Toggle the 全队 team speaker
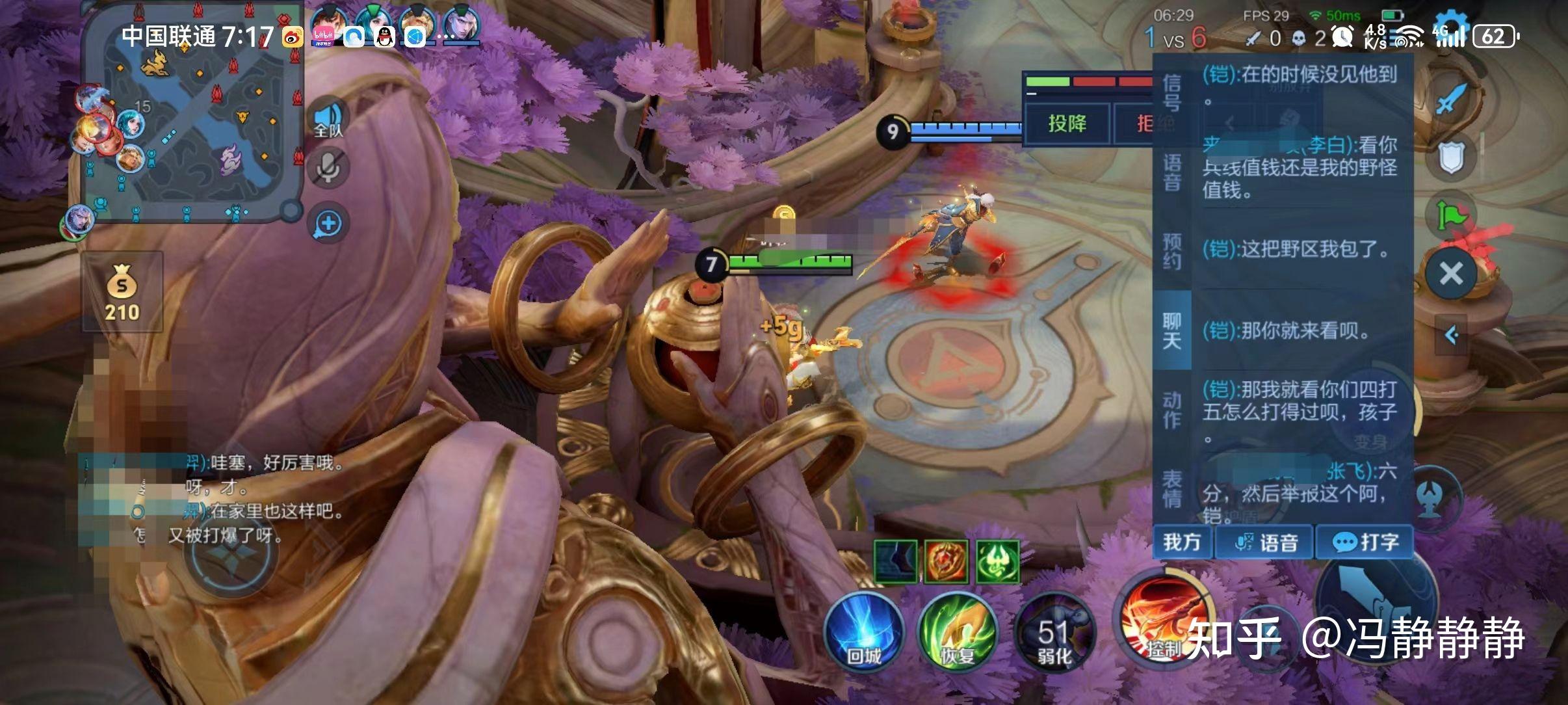 tap(328, 120)
